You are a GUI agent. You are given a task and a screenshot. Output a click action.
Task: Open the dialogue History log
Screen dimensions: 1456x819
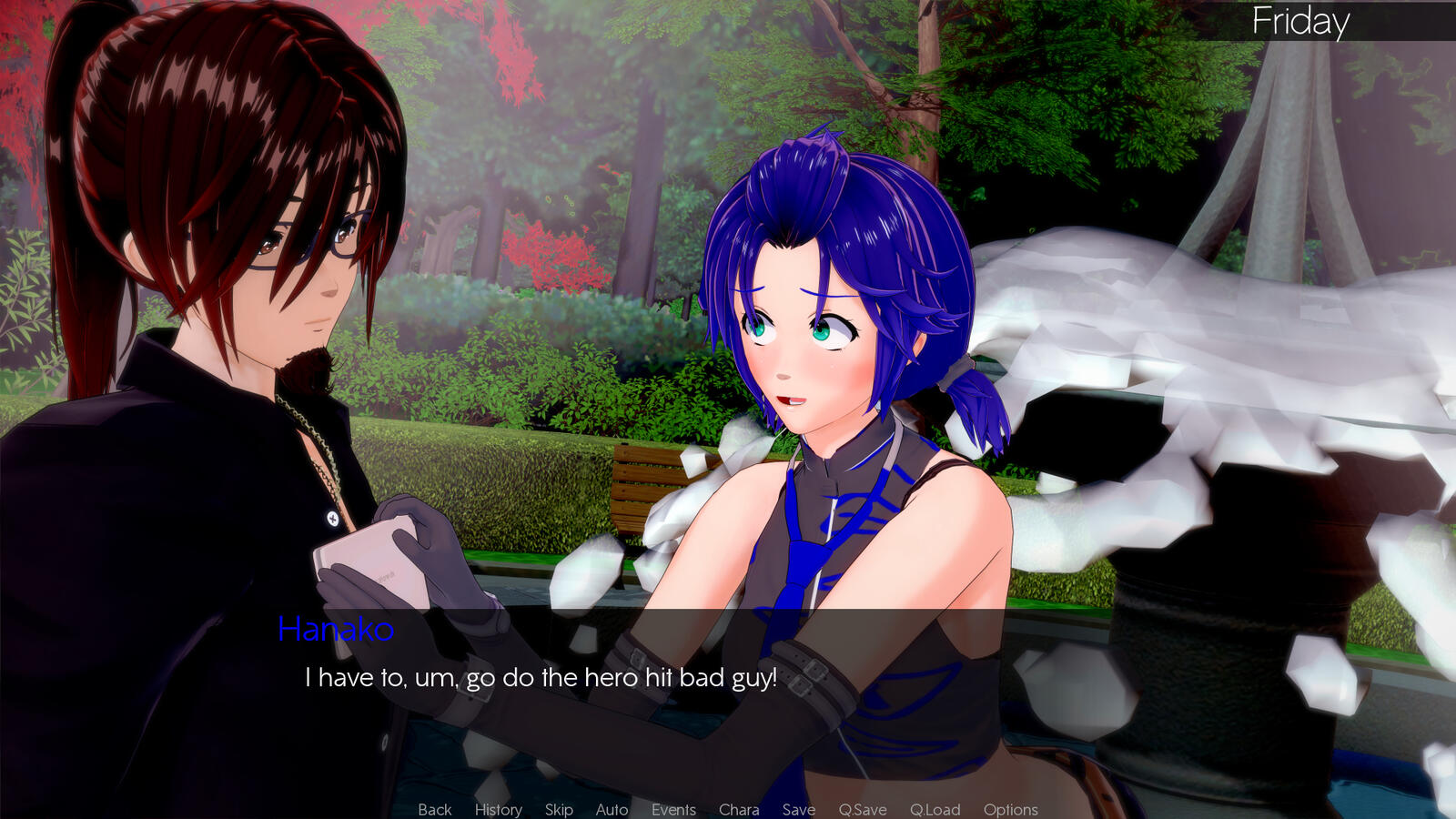click(498, 809)
